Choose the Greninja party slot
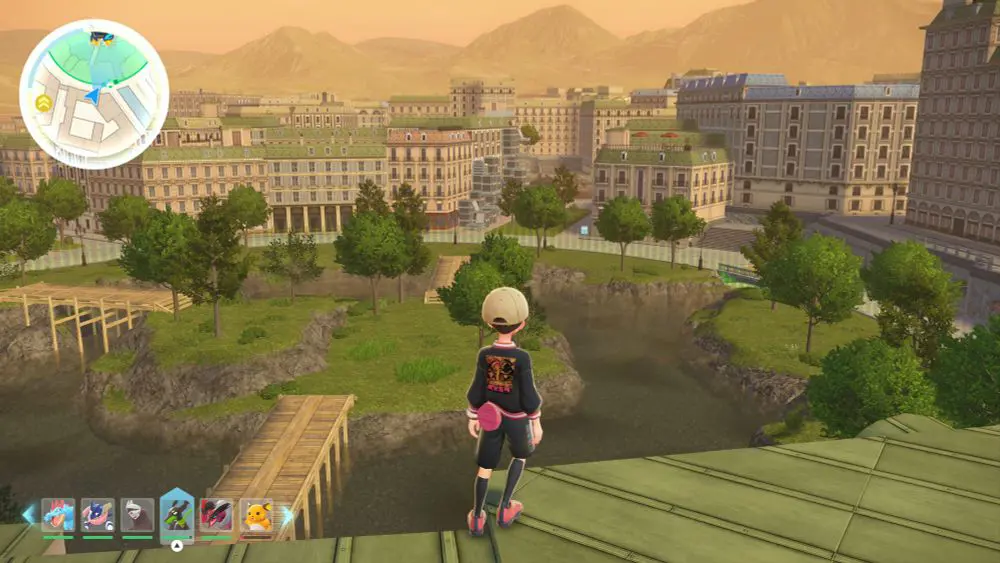The image size is (1000, 563). 98,515
